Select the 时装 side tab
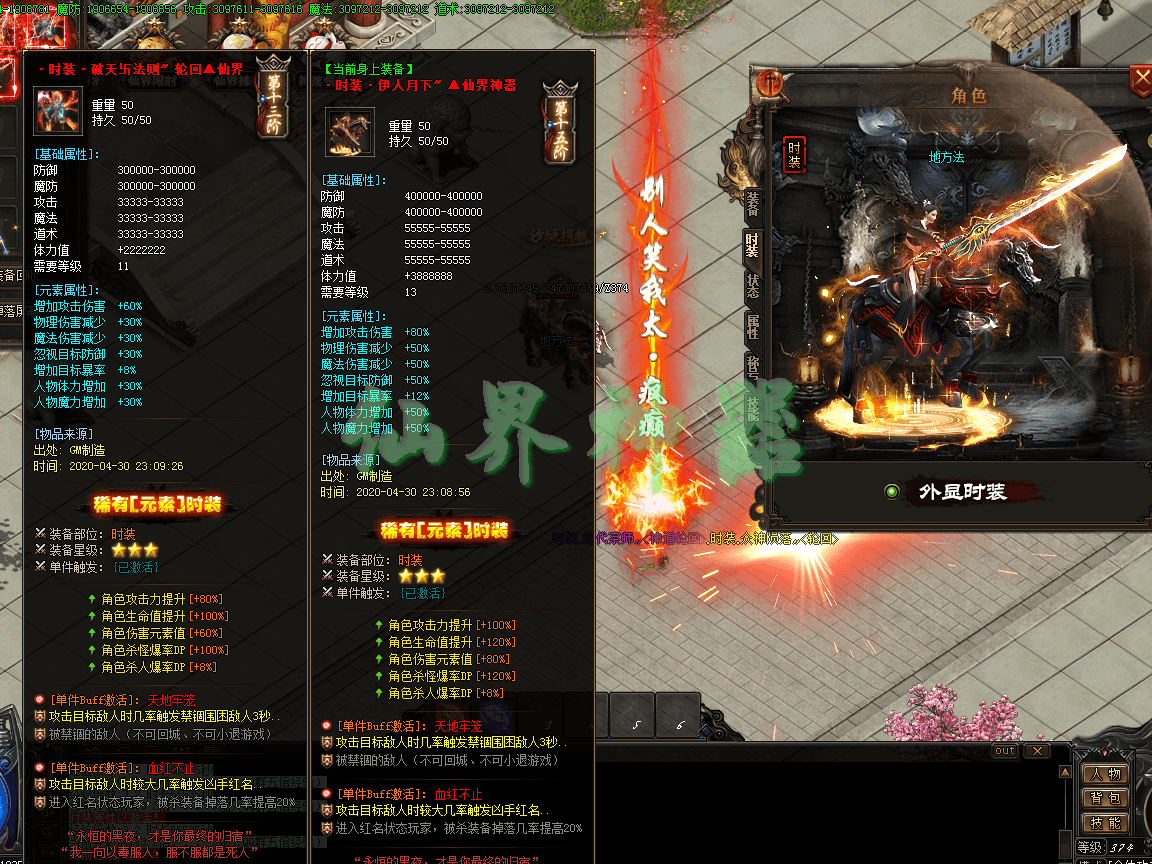The height and width of the screenshot is (864, 1152). 752,245
